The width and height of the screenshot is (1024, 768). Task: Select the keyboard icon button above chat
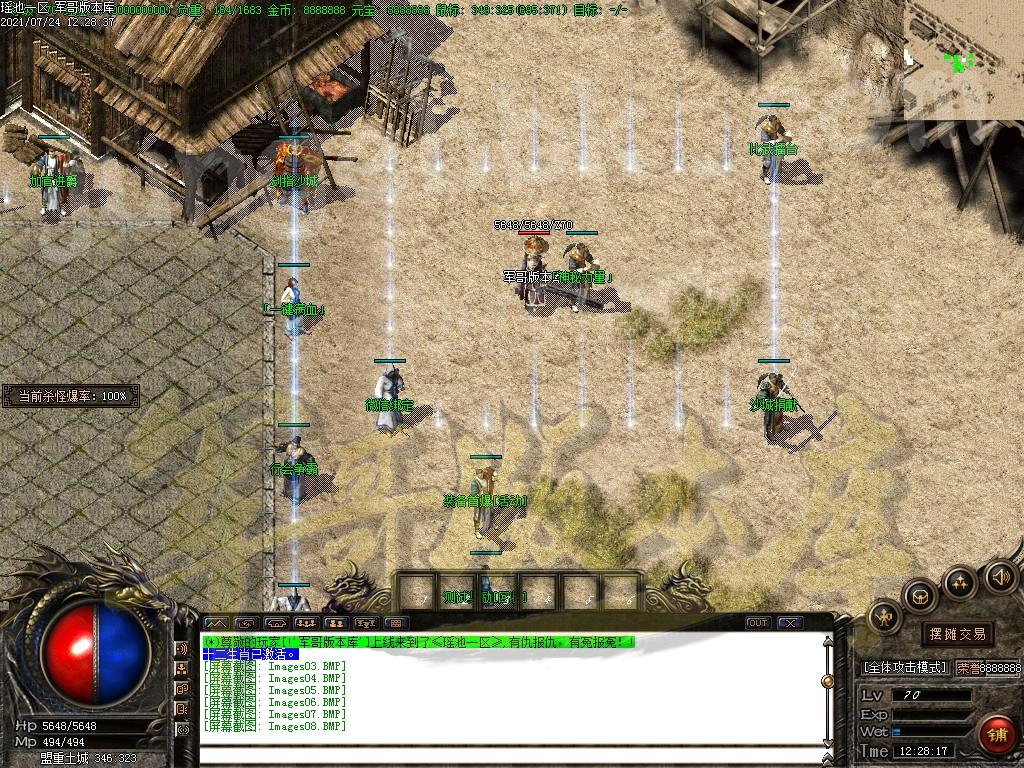(x=393, y=623)
